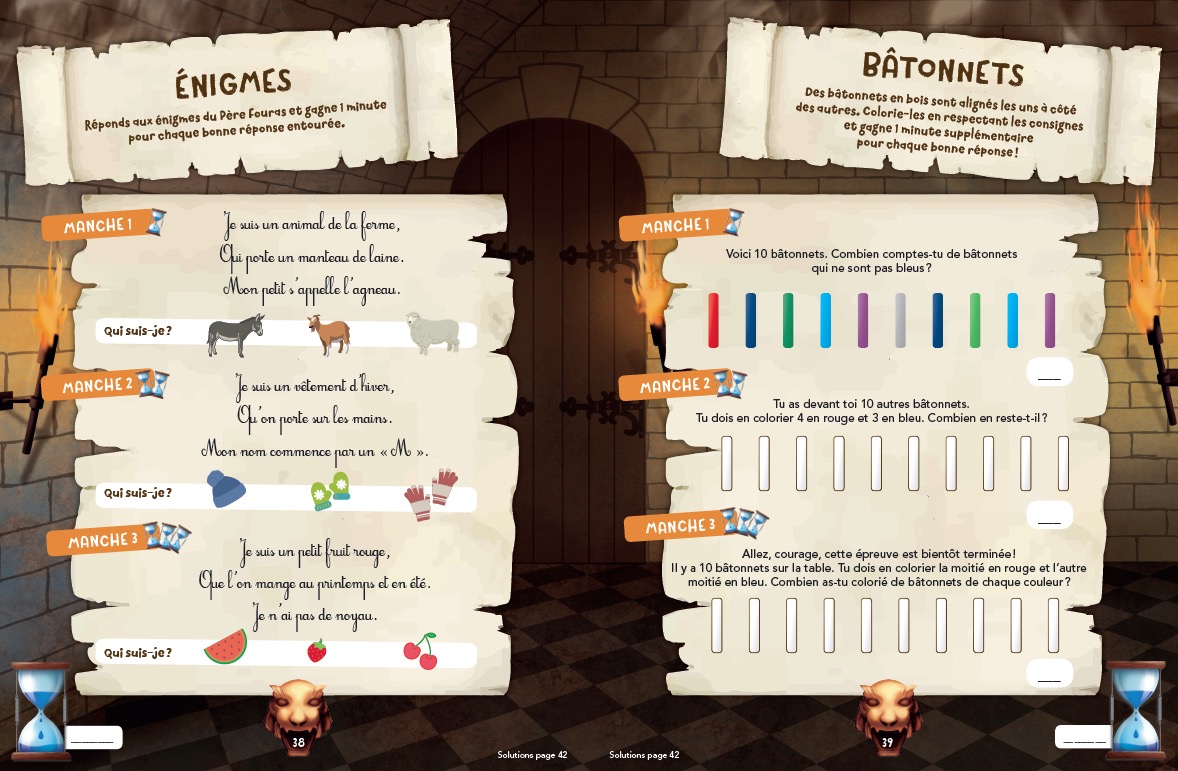Pick the cherries answer picture
This screenshot has width=1178, height=771.
pos(420,650)
